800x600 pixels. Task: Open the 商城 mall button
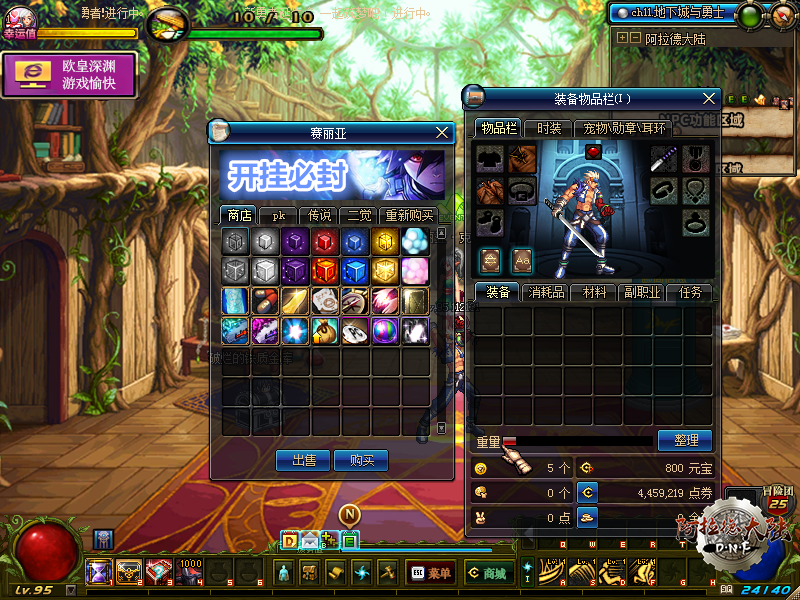487,573
